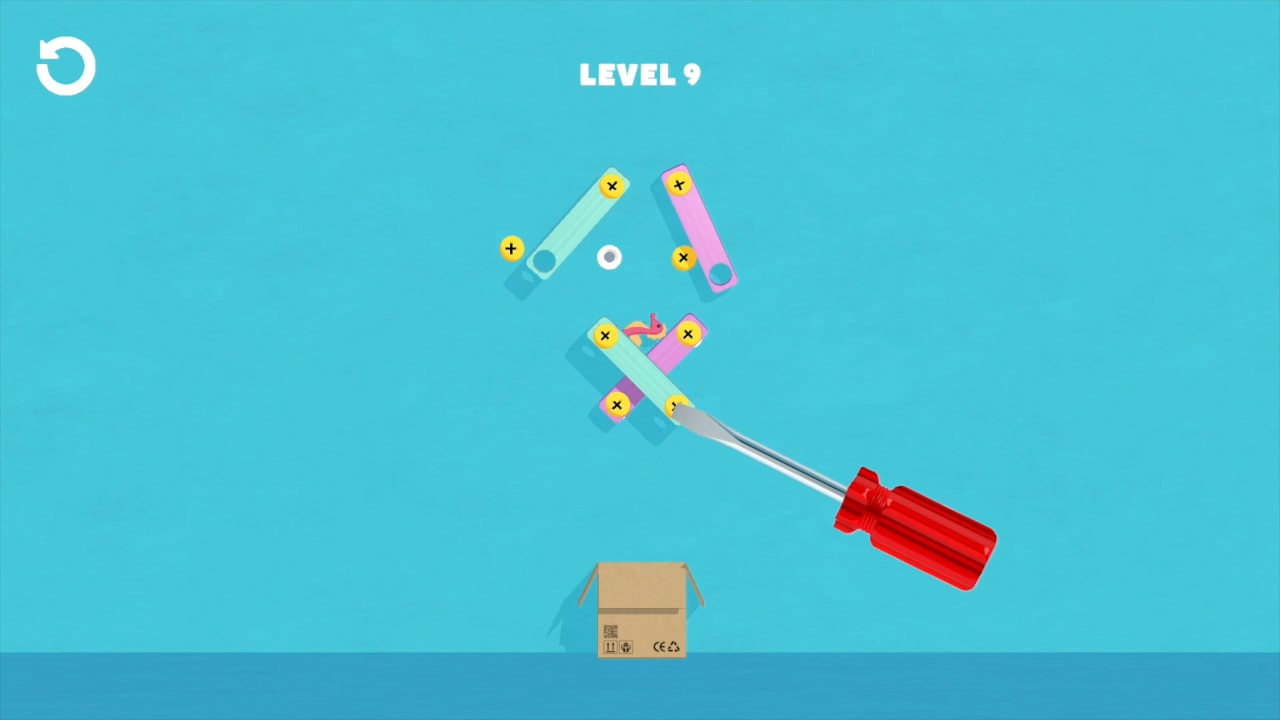Image resolution: width=1280 pixels, height=720 pixels.
Task: Tap the open cardboard box
Action: tap(640, 610)
